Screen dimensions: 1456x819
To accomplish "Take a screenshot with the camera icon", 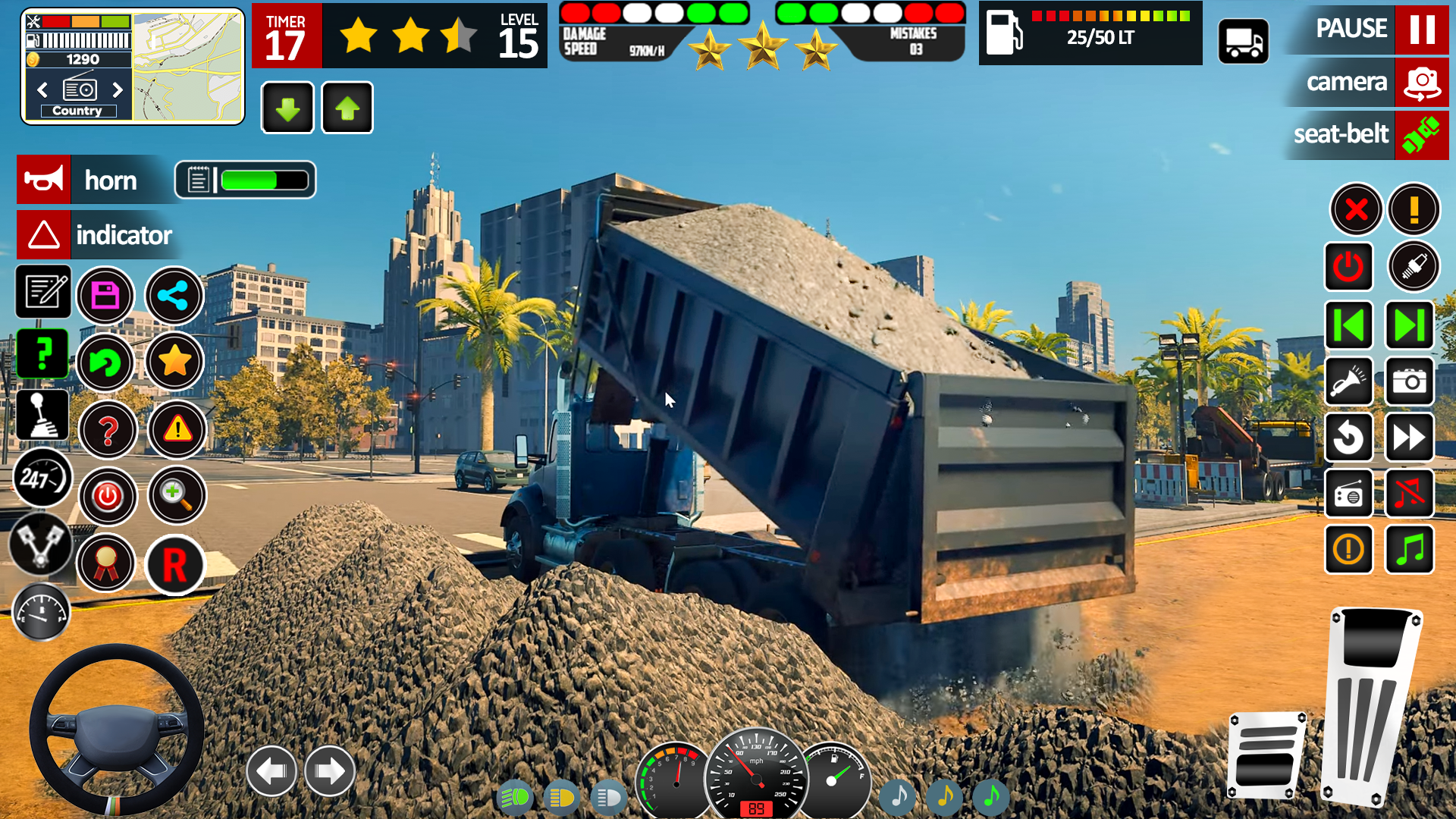I will (1409, 381).
